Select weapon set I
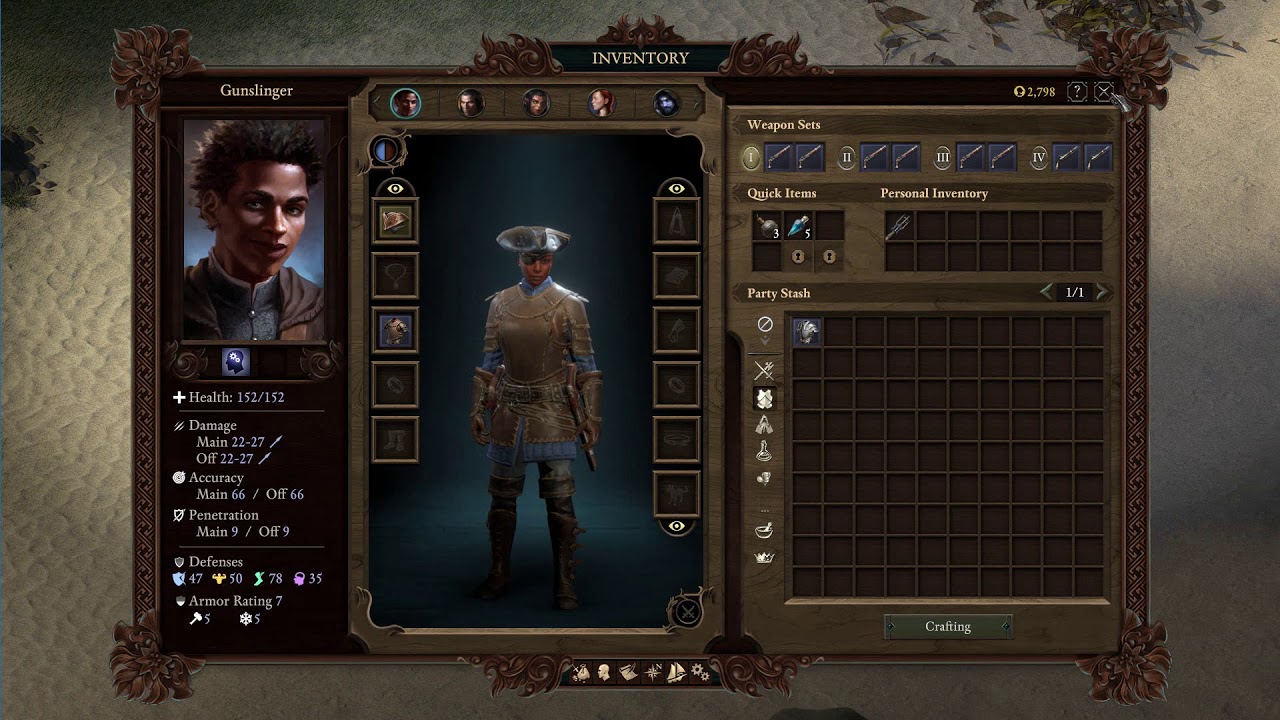 751,158
